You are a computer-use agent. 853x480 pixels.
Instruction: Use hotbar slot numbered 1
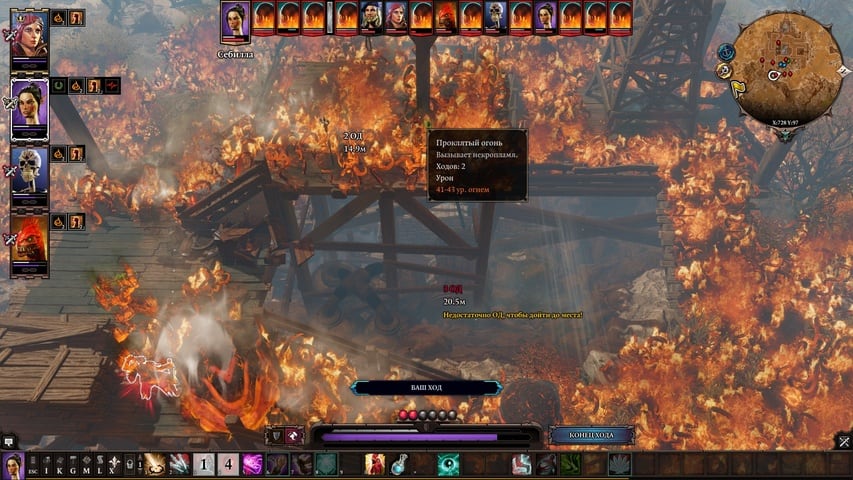[x=203, y=464]
